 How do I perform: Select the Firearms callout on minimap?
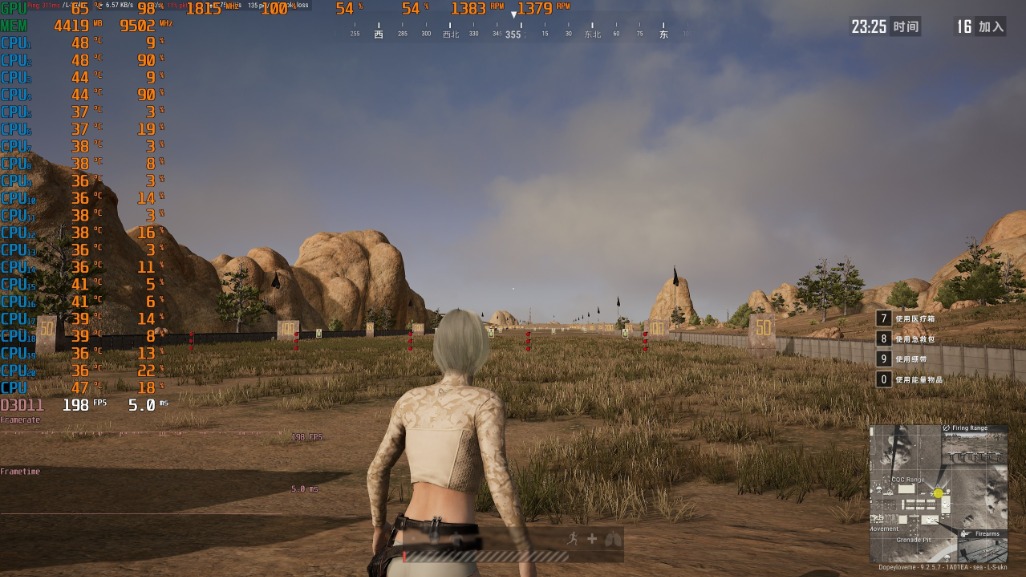(x=984, y=534)
